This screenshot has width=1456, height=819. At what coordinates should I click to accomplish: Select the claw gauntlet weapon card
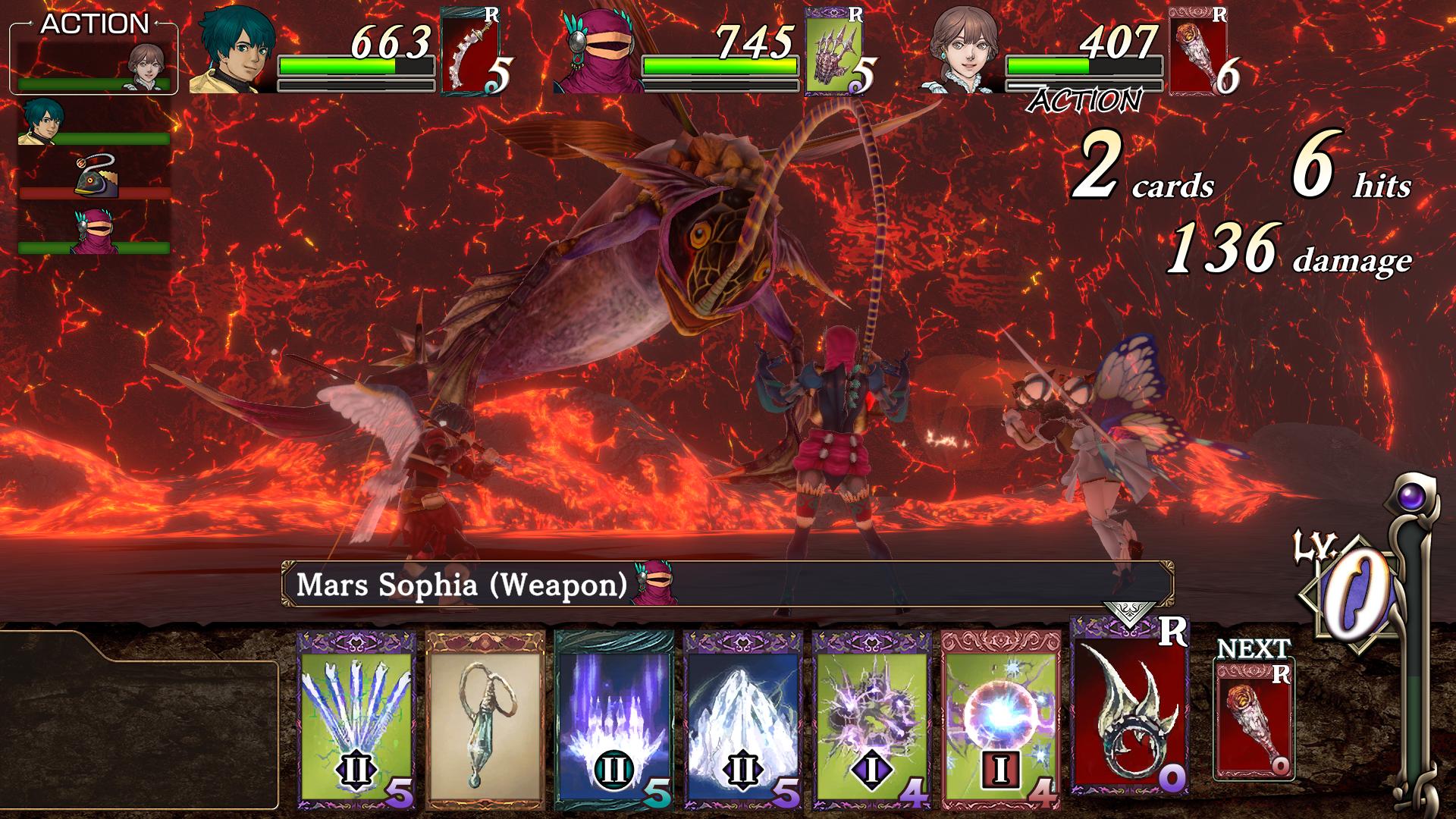tap(834, 51)
